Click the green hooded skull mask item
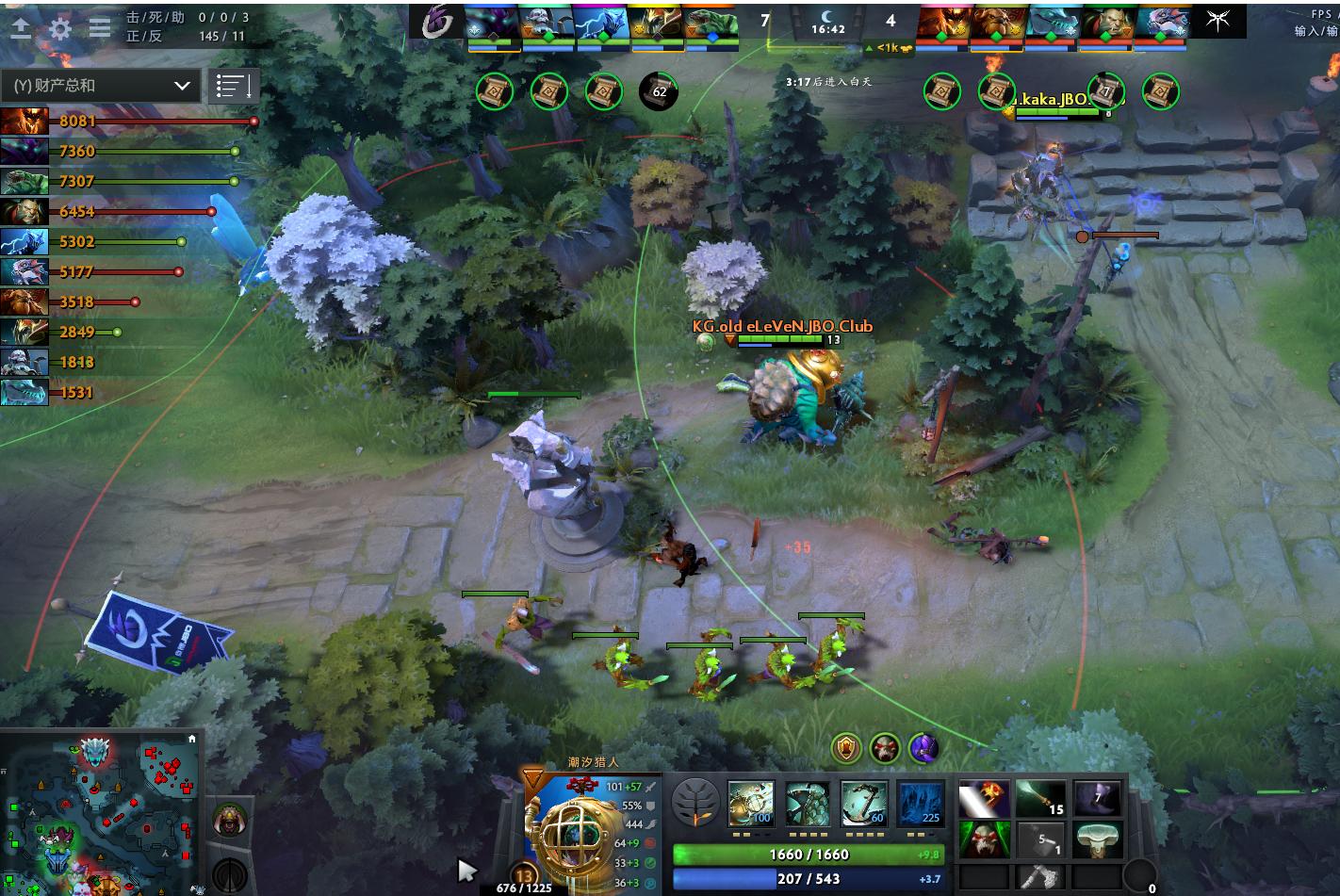The image size is (1340, 896). click(x=985, y=839)
